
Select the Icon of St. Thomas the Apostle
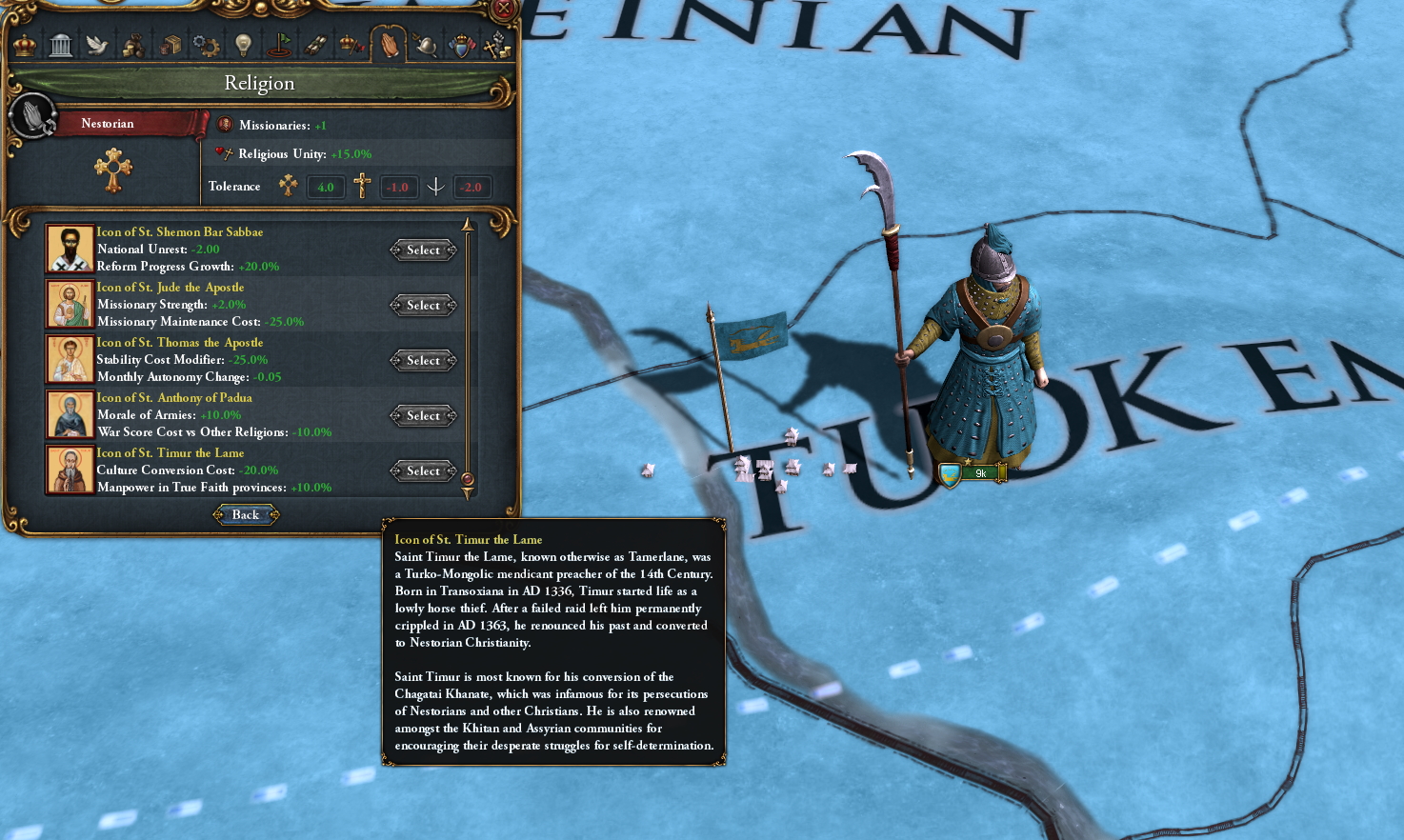(x=422, y=360)
